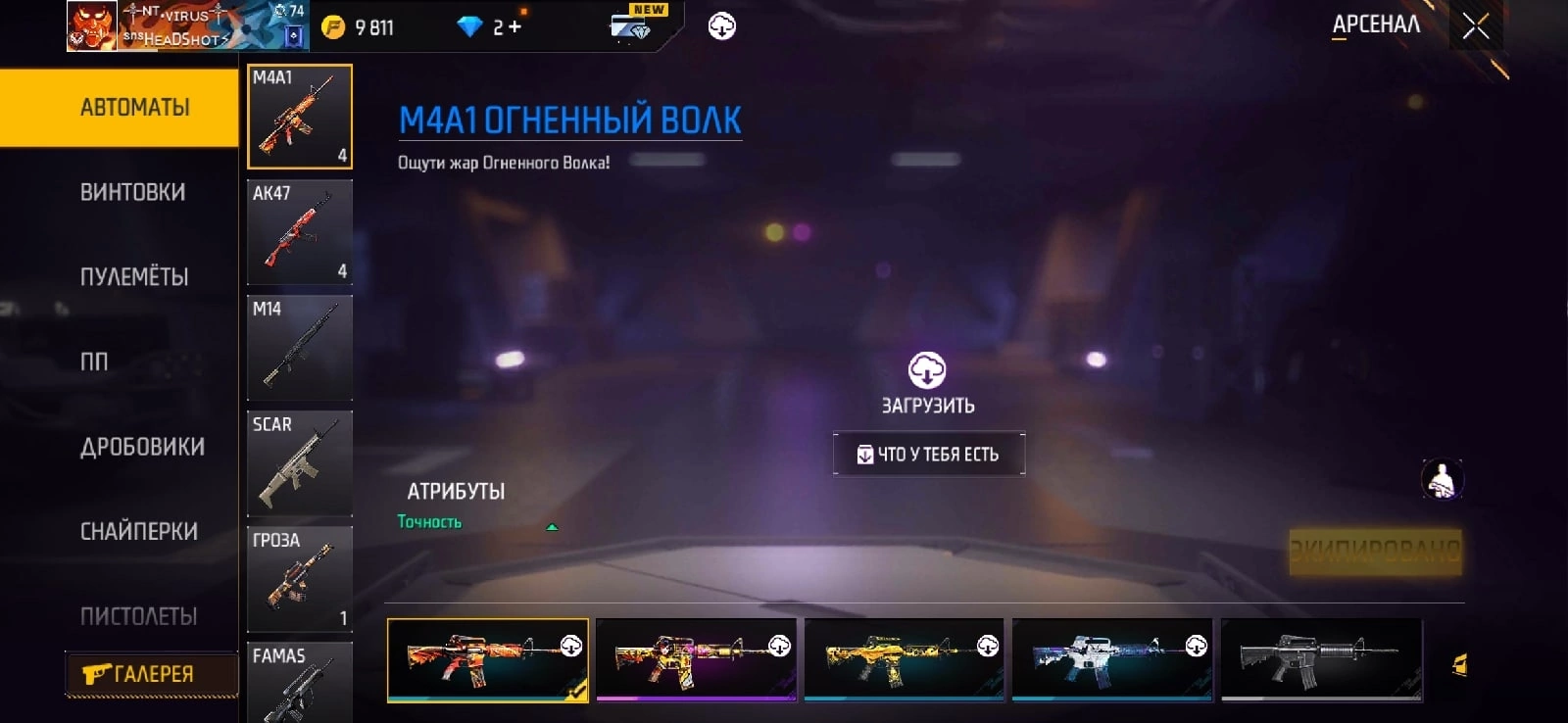Select the AK47 weapon slot
Screen dimensions: 1568x723
pos(300,232)
